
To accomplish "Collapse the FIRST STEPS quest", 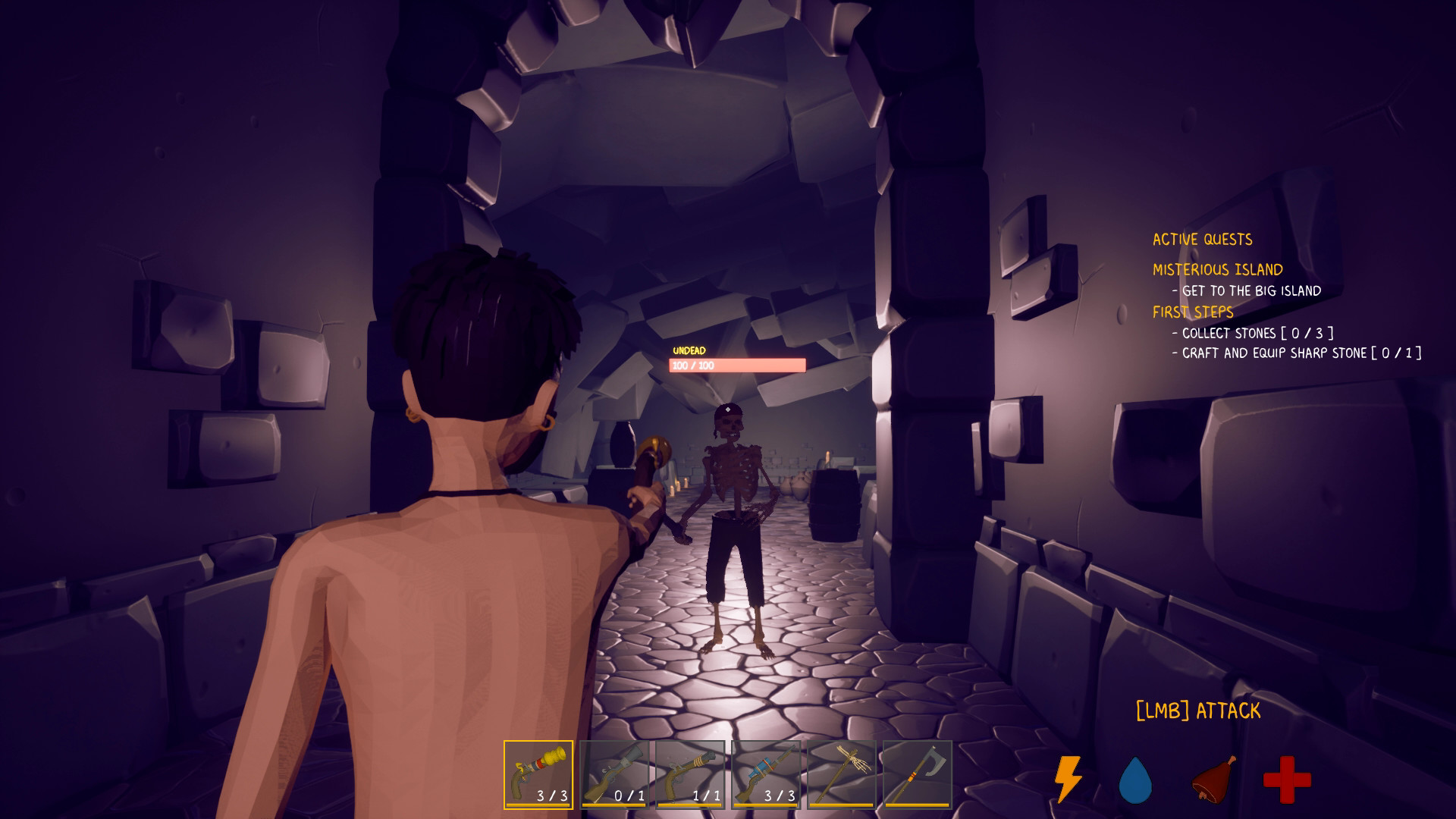I will 1193,312.
